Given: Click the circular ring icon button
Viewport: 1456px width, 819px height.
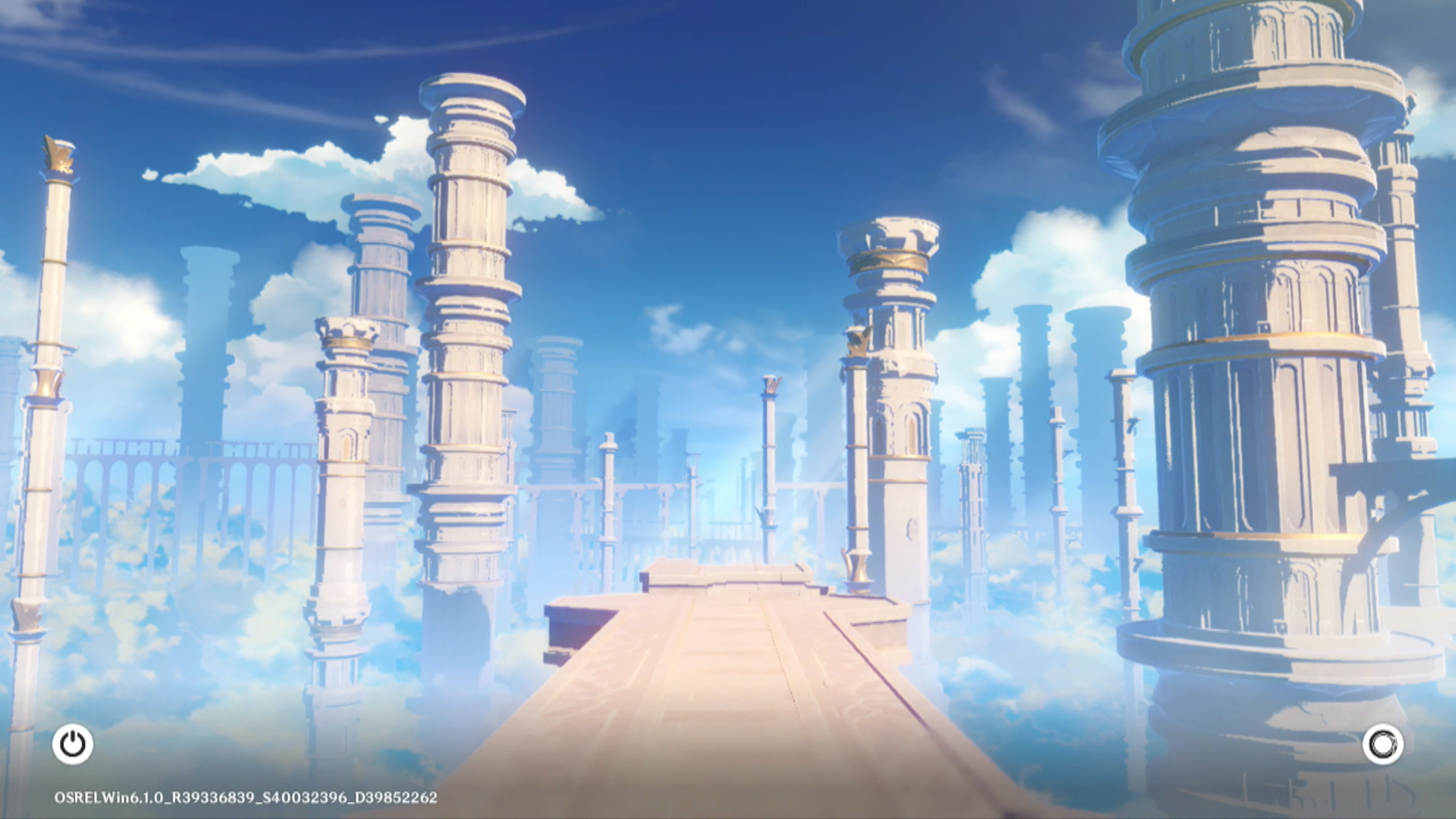Looking at the screenshot, I should pyautogui.click(x=1382, y=744).
